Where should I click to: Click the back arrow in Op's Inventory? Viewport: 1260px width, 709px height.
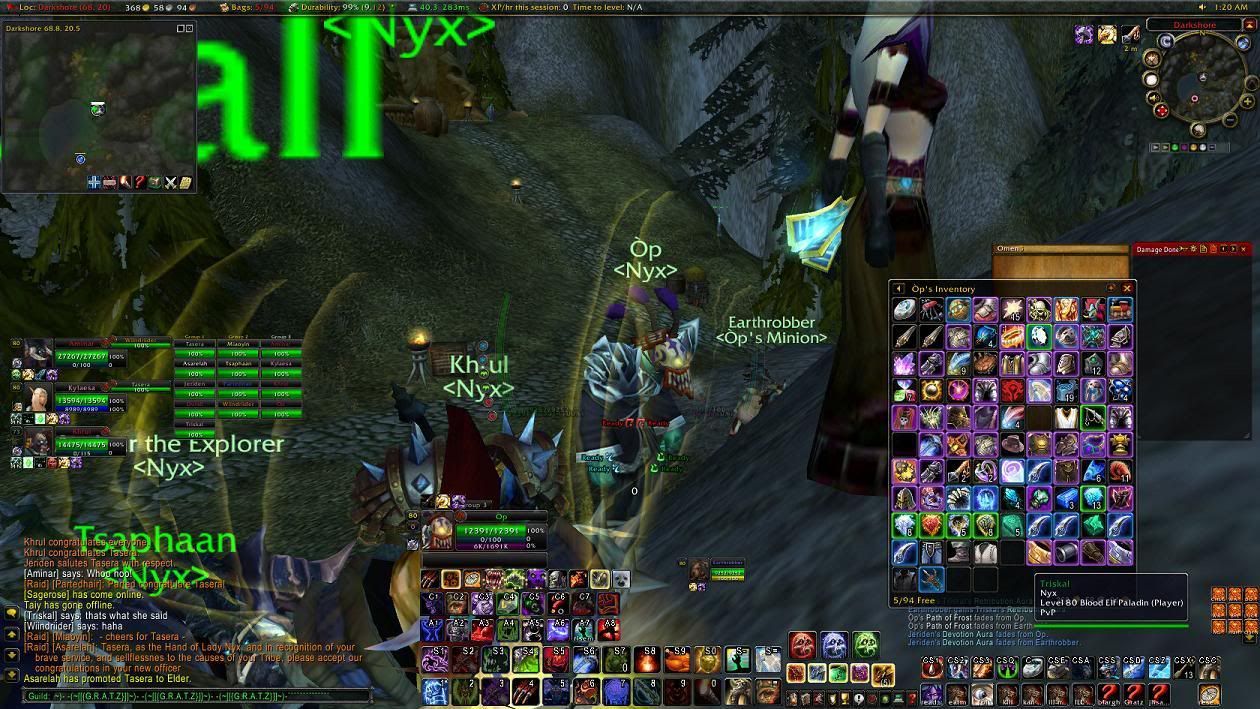tap(899, 289)
